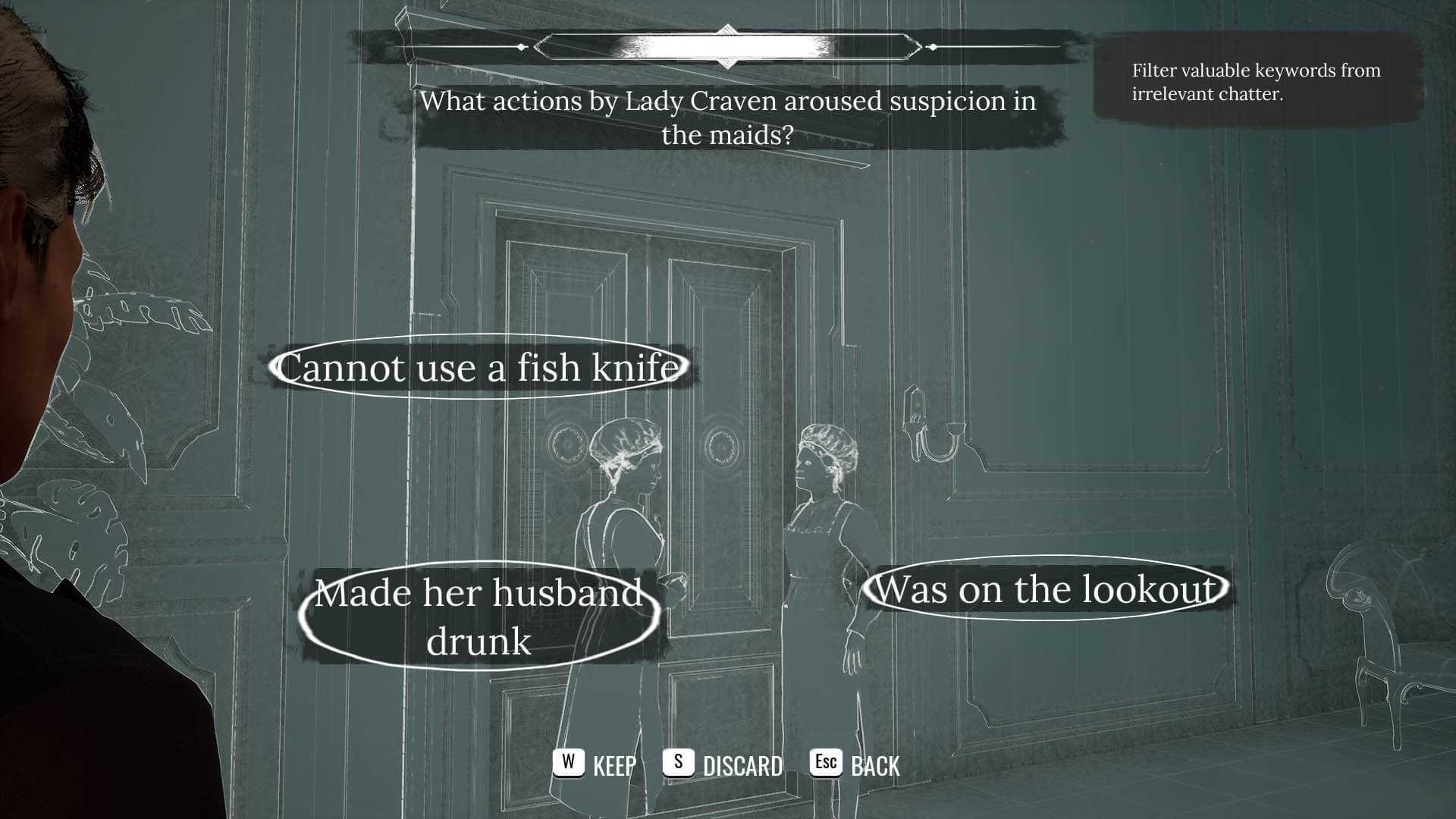Go back using the BACK option
Image resolution: width=1456 pixels, height=819 pixels.
[855, 764]
